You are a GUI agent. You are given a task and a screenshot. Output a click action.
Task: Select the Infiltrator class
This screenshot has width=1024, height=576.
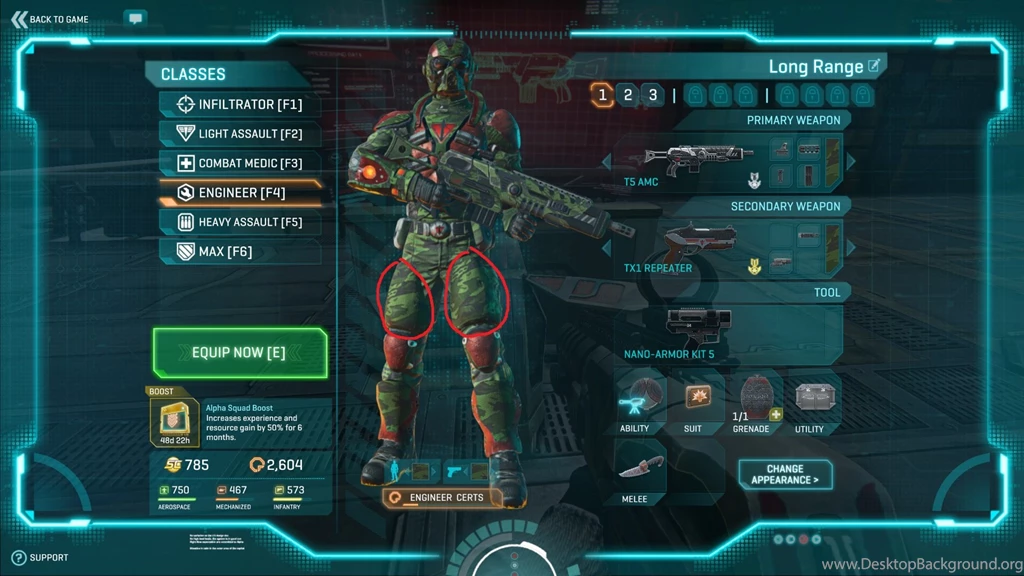point(239,104)
